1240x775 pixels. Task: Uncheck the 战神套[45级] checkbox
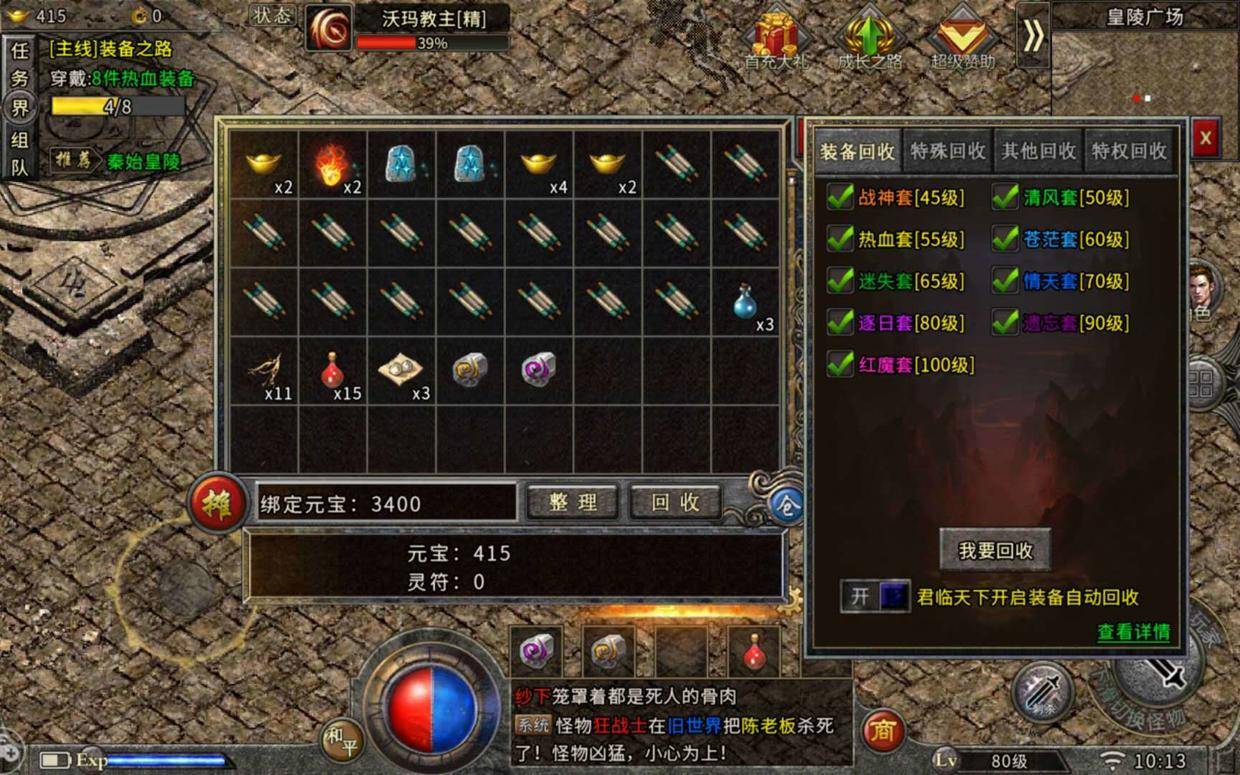pos(840,198)
